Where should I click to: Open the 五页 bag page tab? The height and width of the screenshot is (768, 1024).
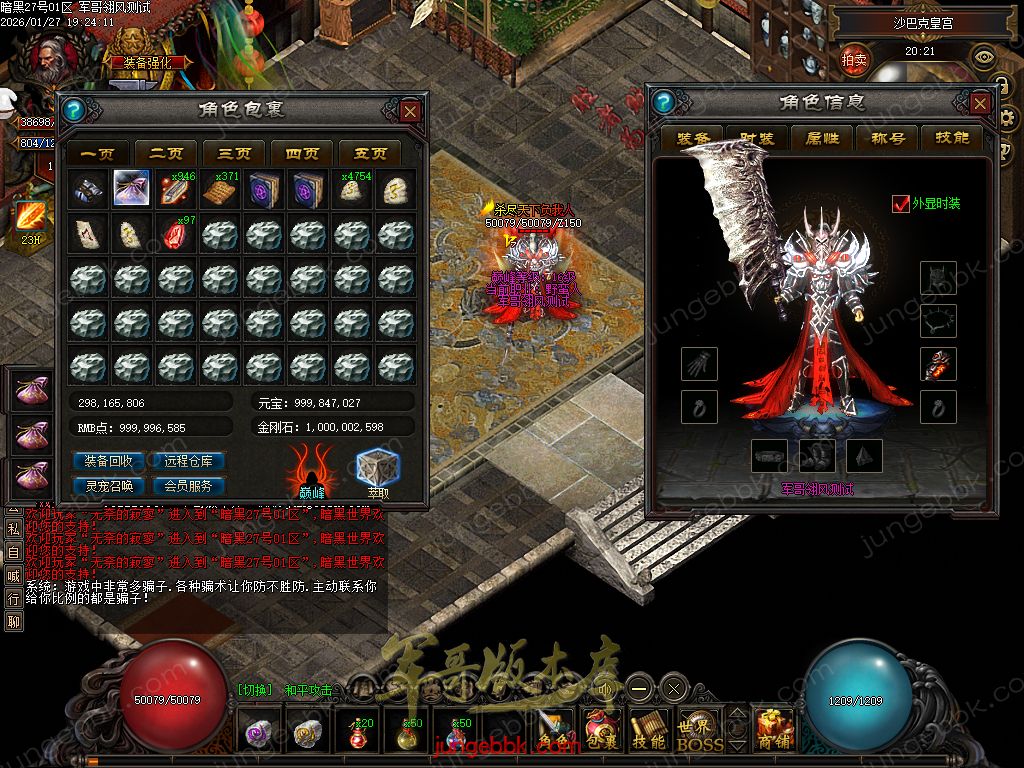point(370,154)
